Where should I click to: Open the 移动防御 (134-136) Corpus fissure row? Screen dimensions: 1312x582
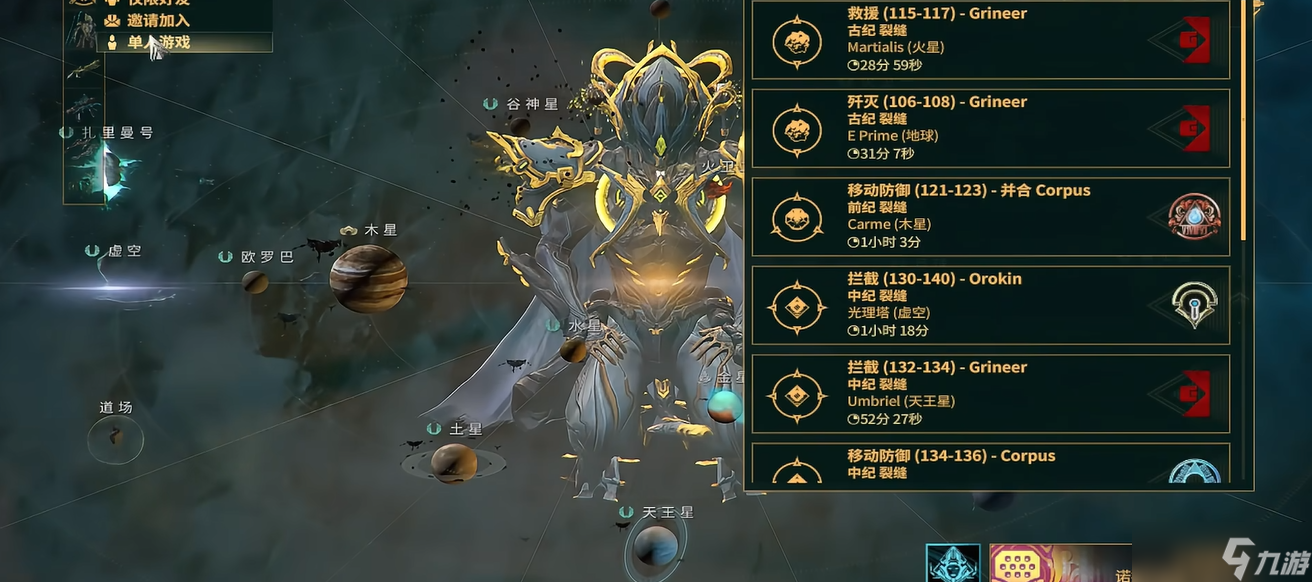(x=989, y=465)
